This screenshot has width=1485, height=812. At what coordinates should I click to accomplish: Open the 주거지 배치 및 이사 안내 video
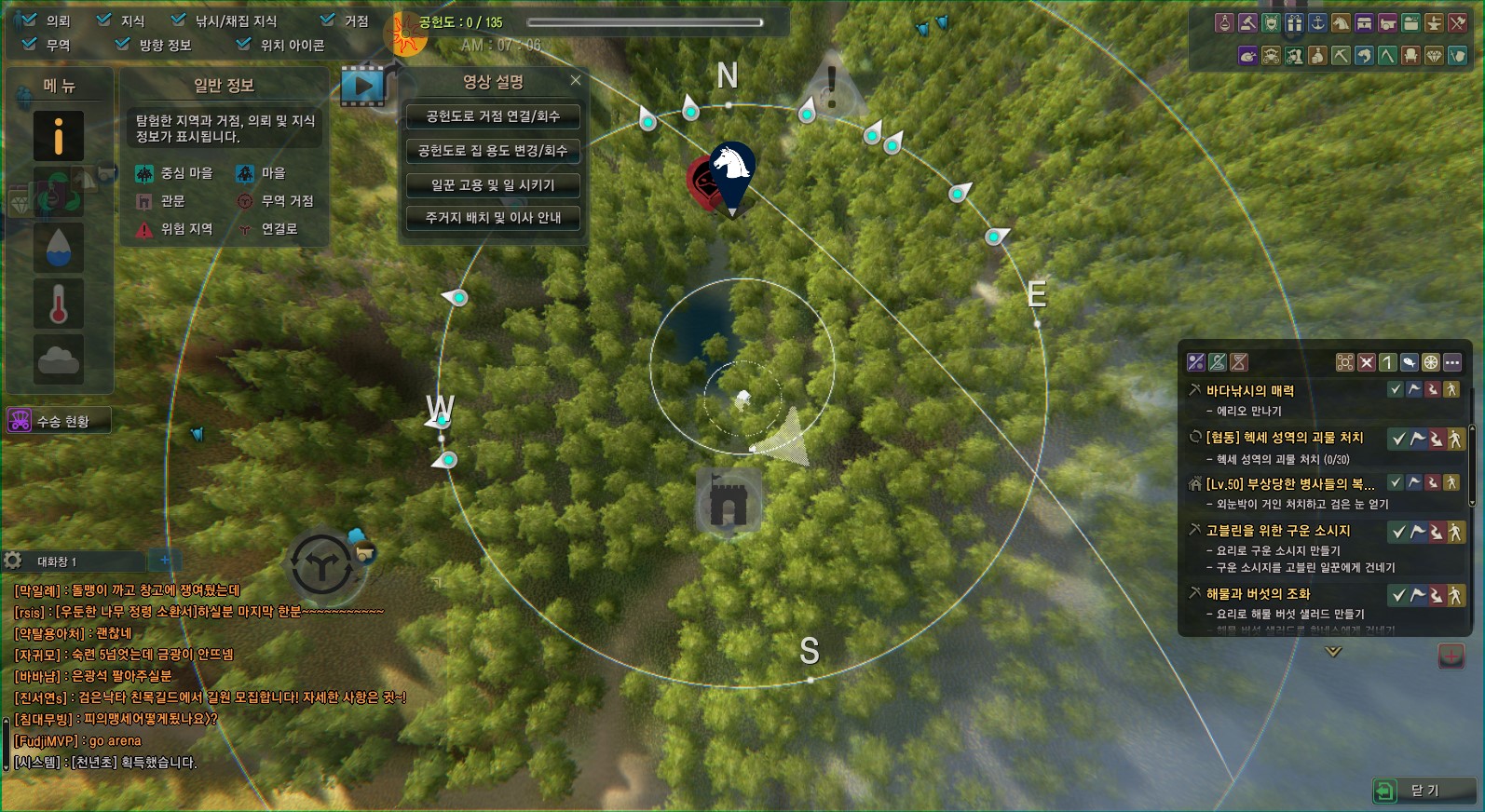493,218
